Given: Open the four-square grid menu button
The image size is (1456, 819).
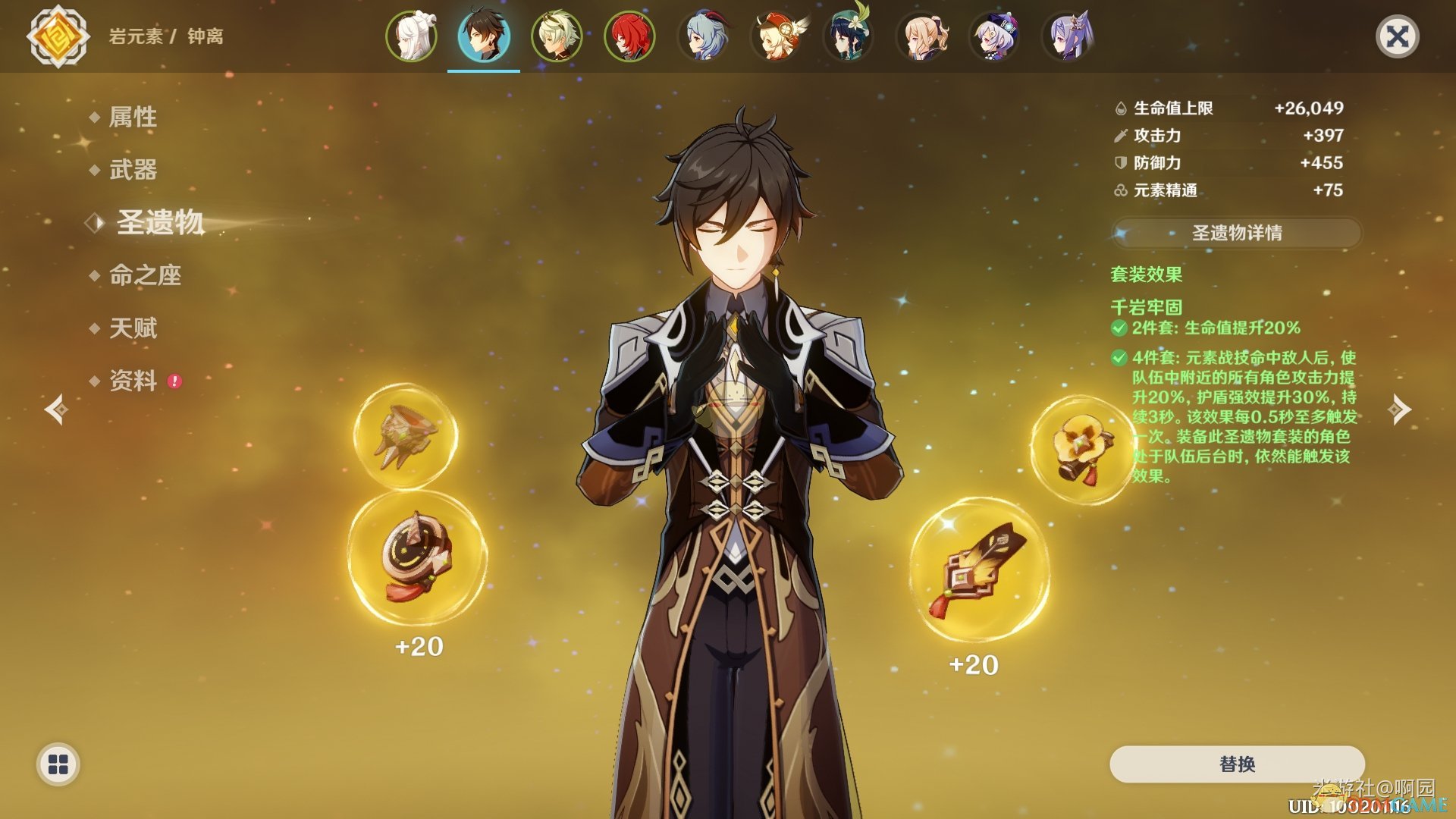Looking at the screenshot, I should click(58, 764).
